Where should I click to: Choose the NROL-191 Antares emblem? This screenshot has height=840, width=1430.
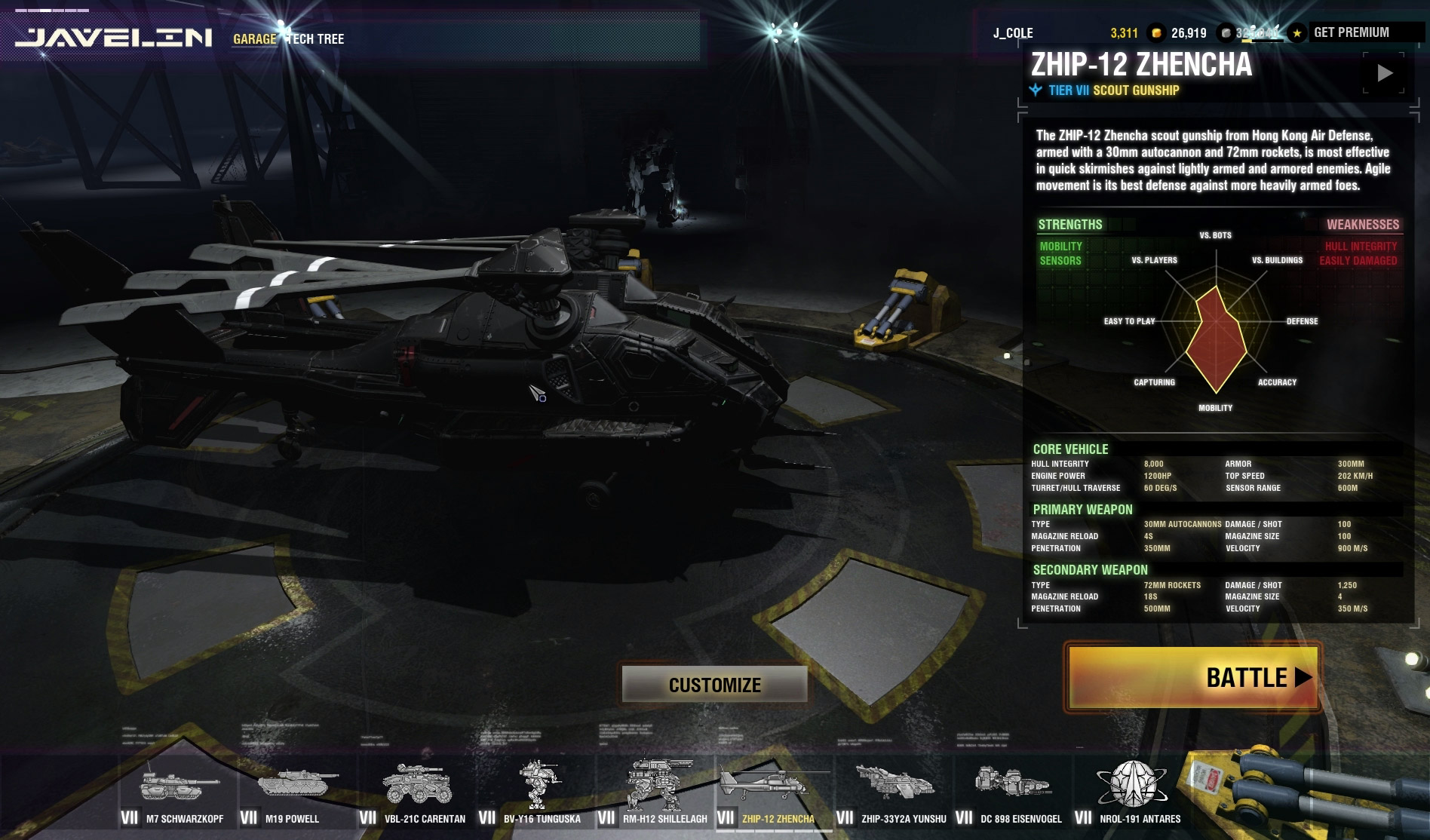point(1131,792)
